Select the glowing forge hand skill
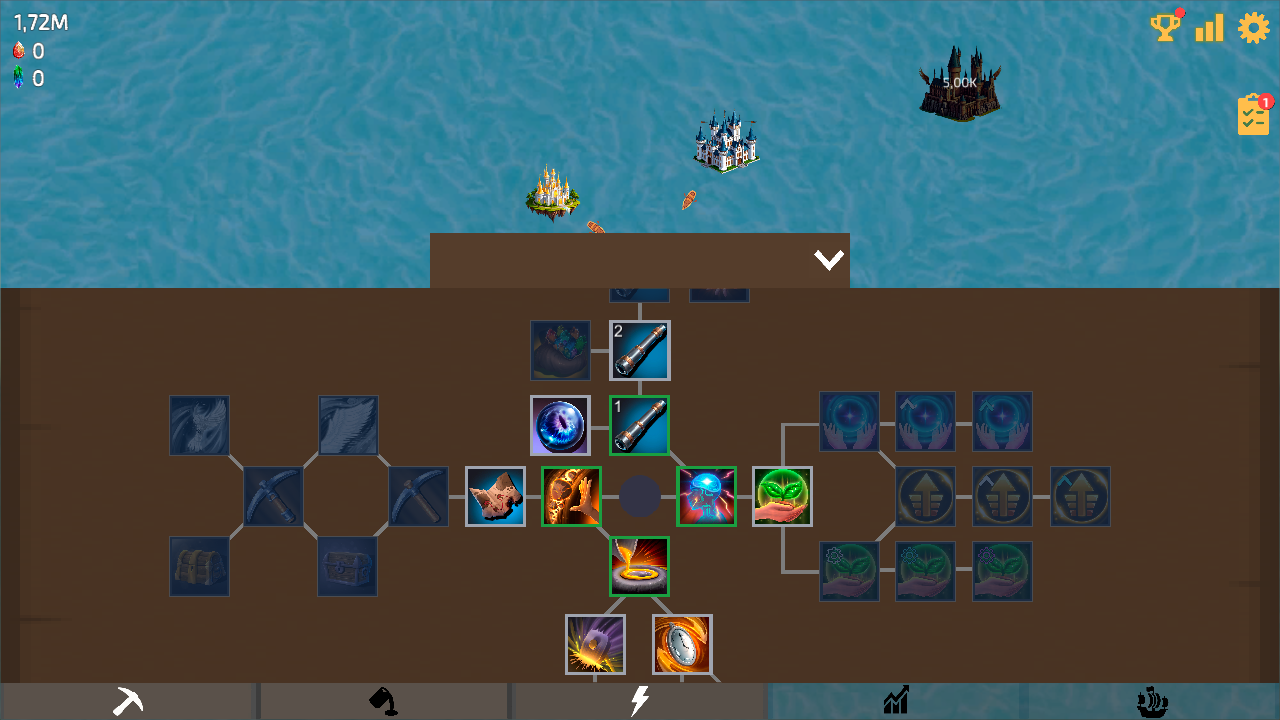 (571, 496)
